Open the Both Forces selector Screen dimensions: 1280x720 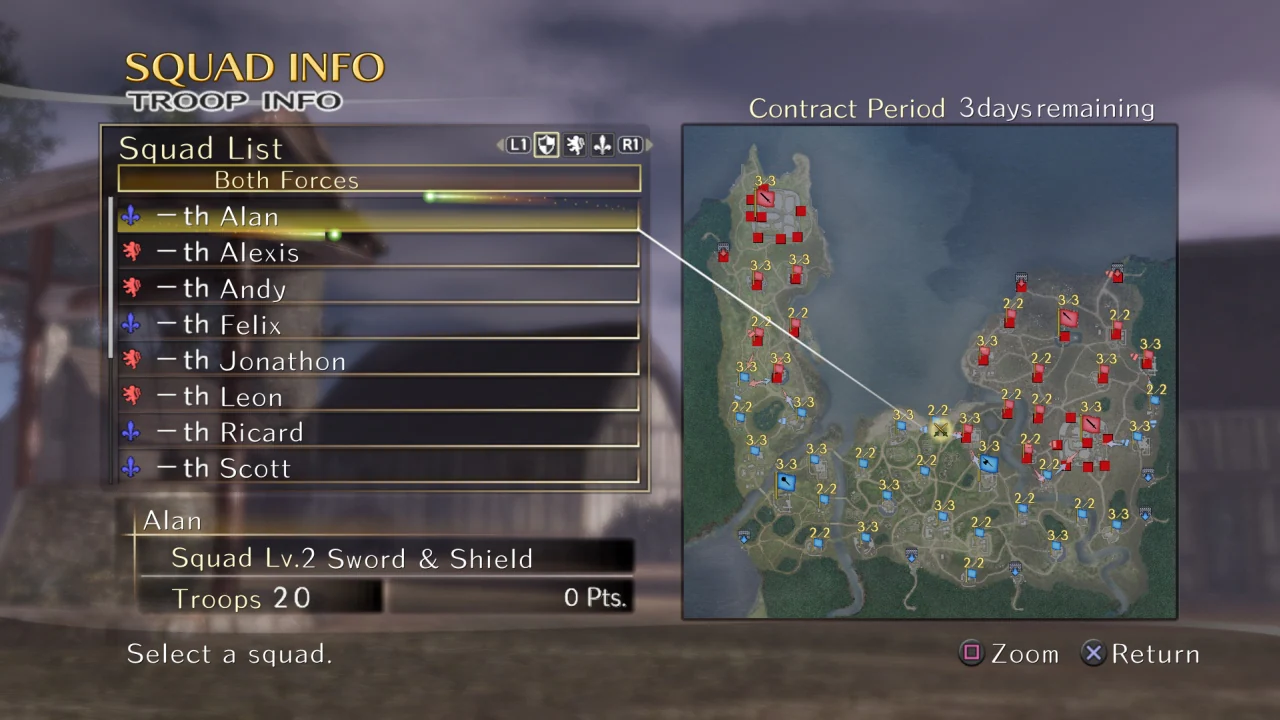286,180
